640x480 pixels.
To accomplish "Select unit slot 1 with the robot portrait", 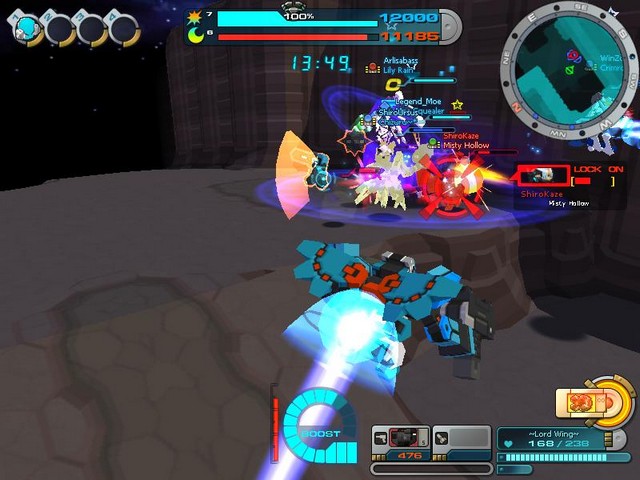I will 27,28.
